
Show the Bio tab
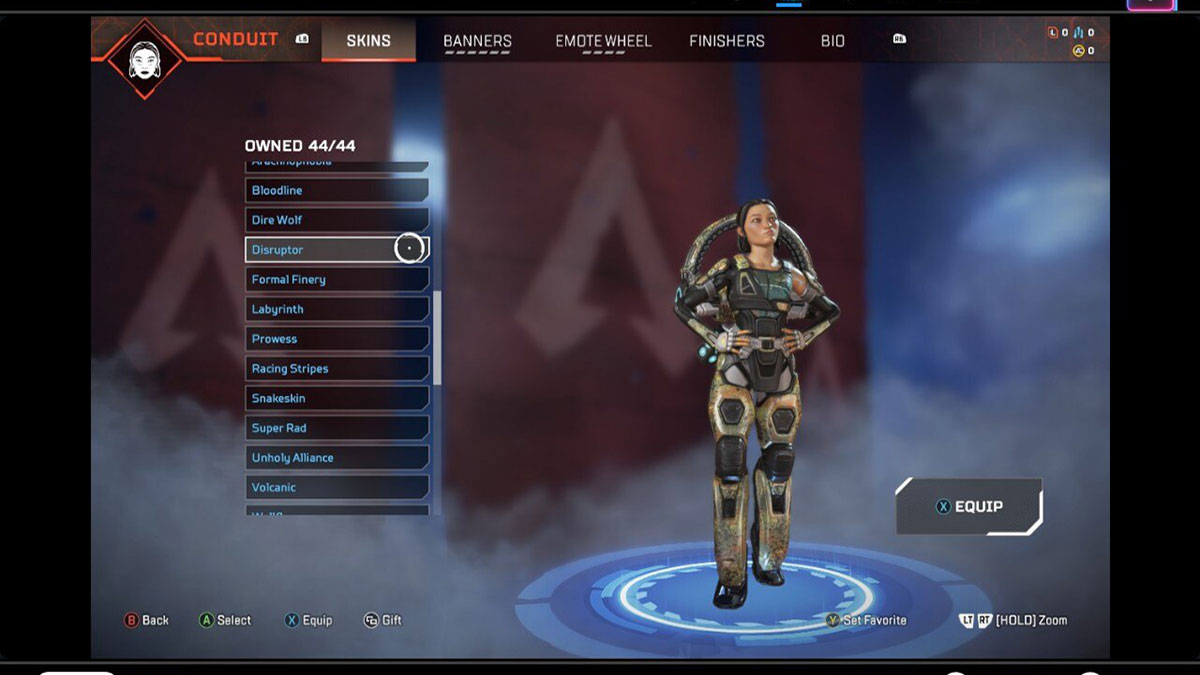click(x=832, y=41)
